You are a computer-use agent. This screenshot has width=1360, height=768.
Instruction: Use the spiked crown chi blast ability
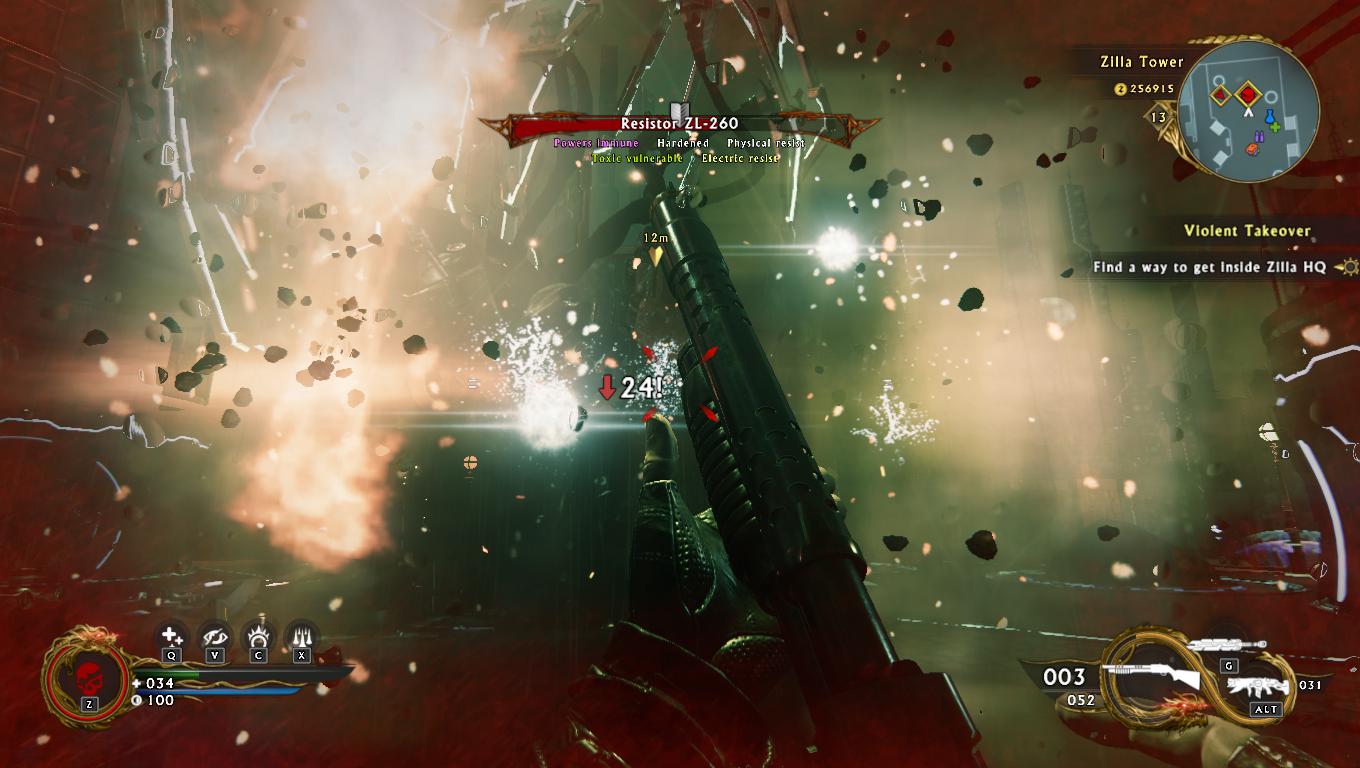click(259, 635)
